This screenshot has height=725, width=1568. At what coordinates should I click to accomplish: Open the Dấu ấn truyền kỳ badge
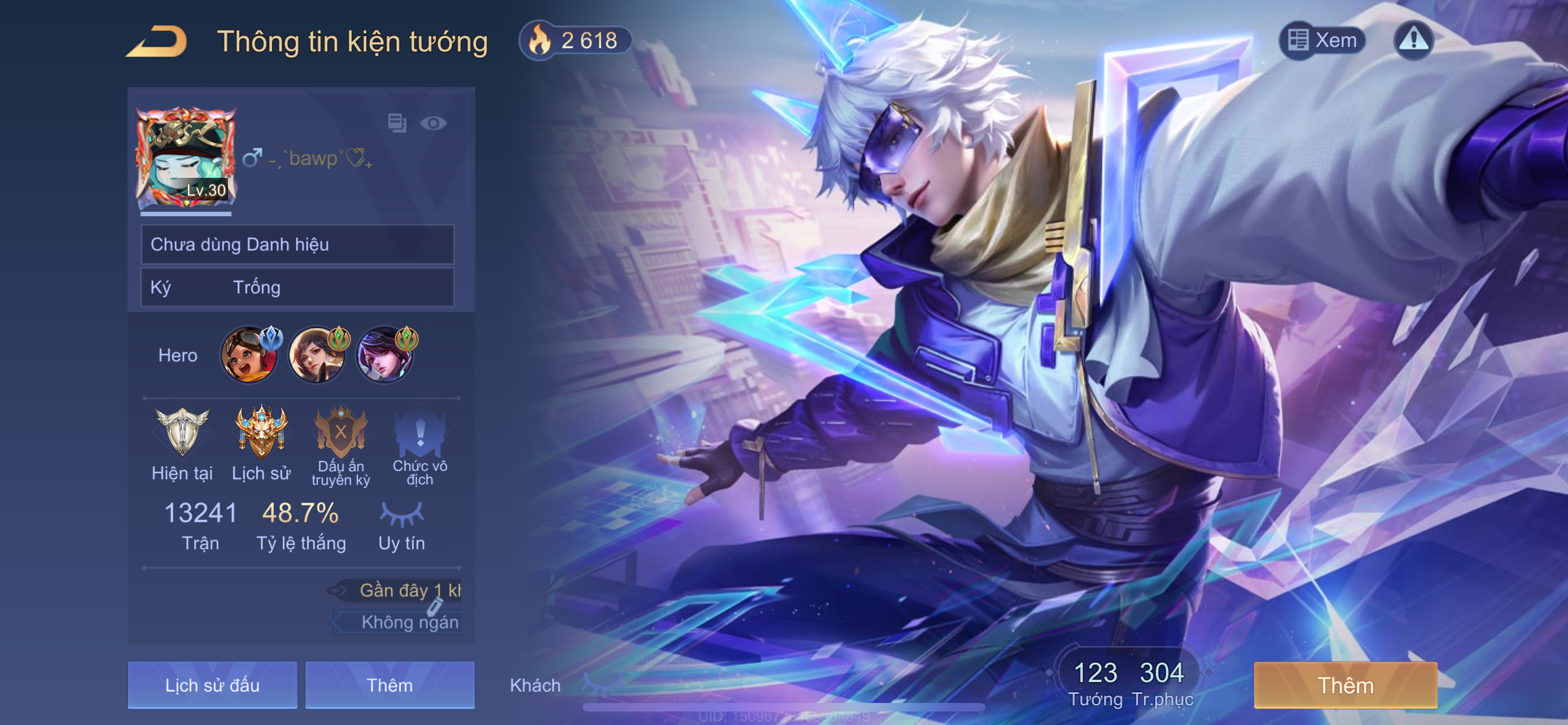click(341, 433)
